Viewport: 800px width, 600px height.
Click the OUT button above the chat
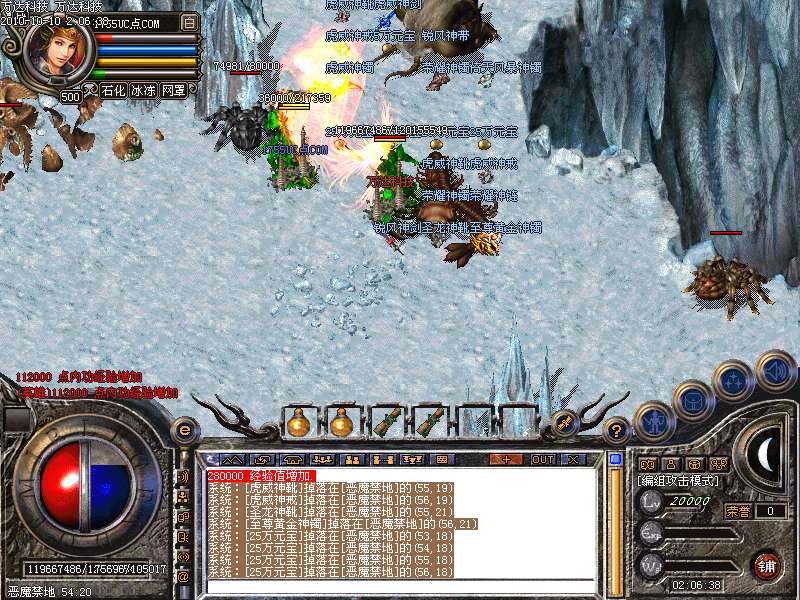[543, 459]
